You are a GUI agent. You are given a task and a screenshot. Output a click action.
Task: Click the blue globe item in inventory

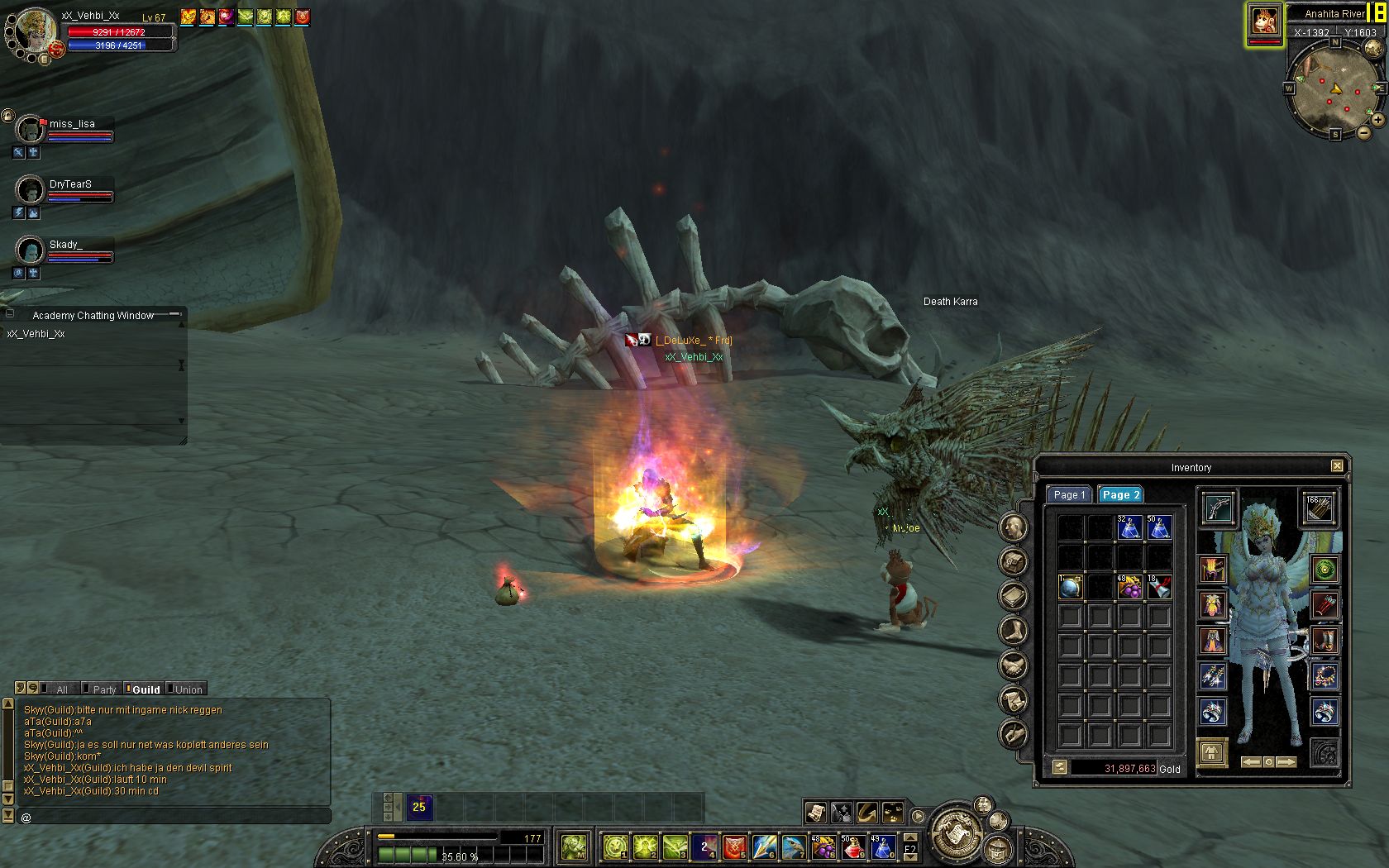tap(1070, 587)
